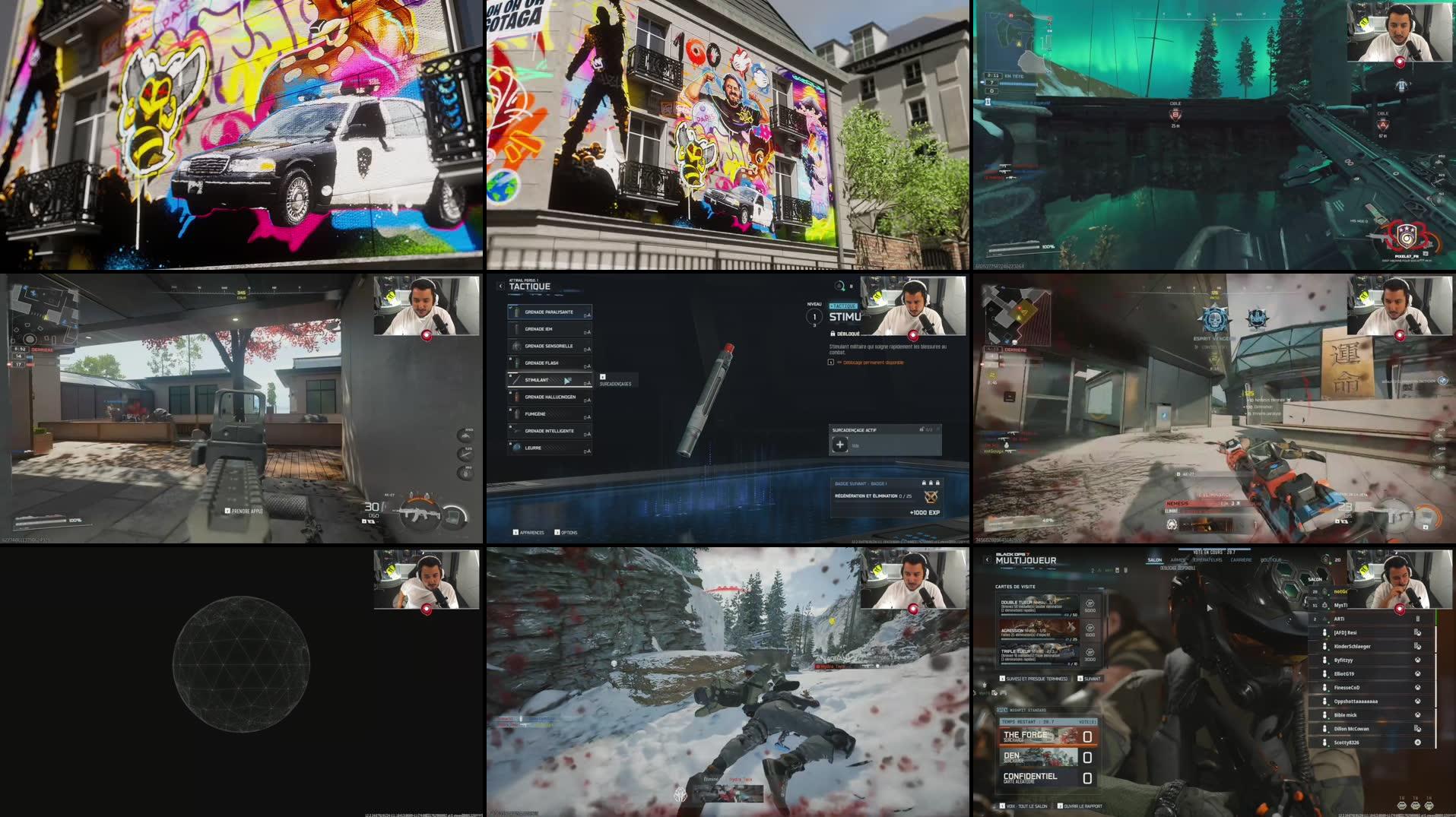
Task: Select the Grenade Paralysante icon
Action: [x=516, y=312]
